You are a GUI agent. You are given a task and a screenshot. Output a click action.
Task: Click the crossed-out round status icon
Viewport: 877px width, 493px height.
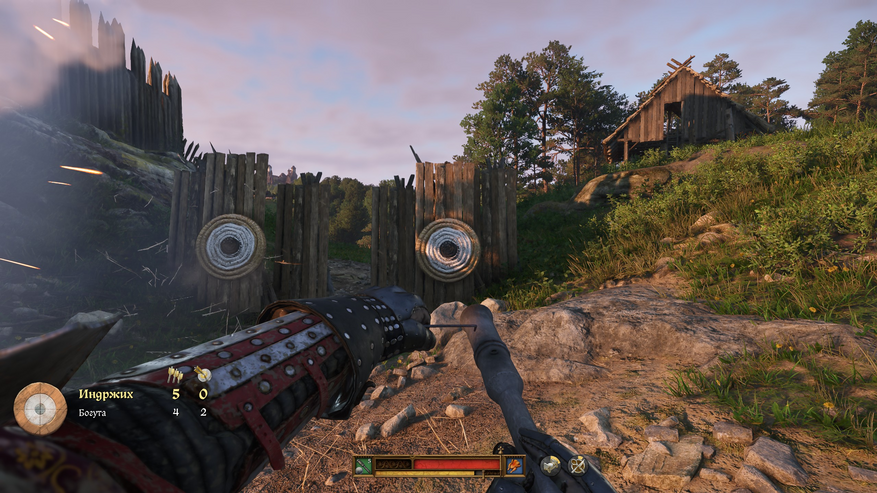tap(577, 464)
